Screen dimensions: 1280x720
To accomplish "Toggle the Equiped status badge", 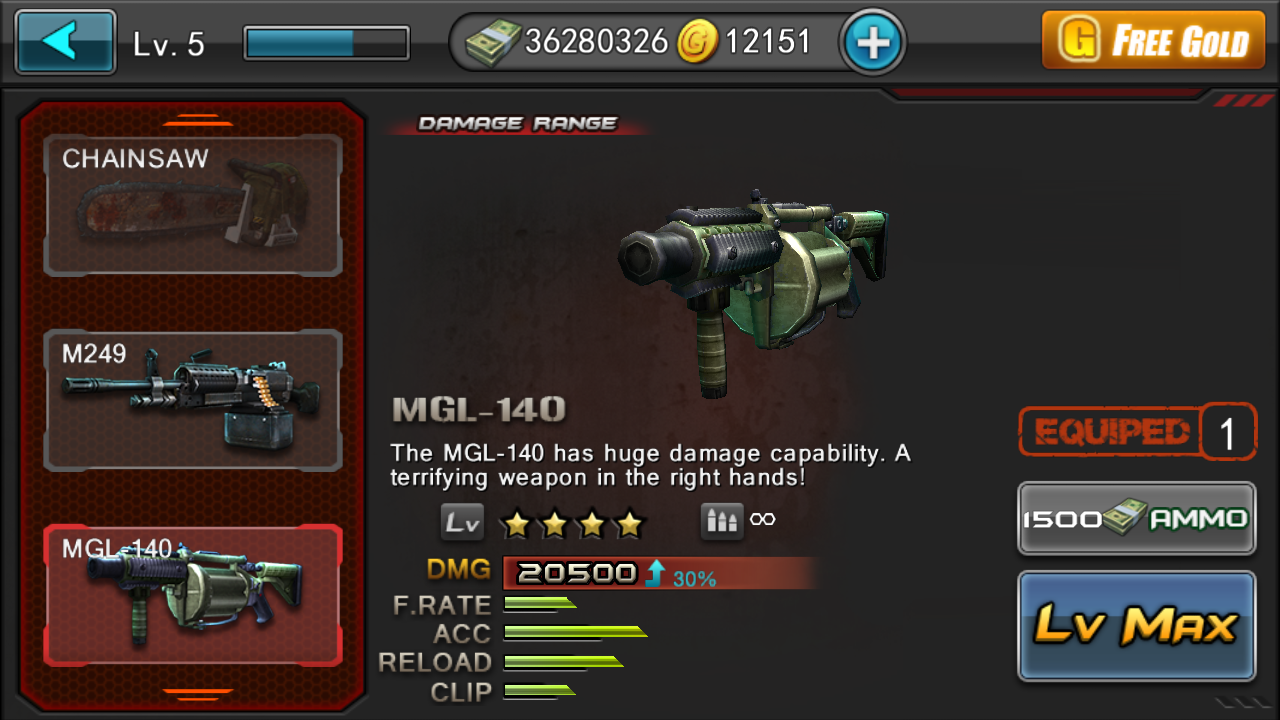I will (x=1120, y=430).
